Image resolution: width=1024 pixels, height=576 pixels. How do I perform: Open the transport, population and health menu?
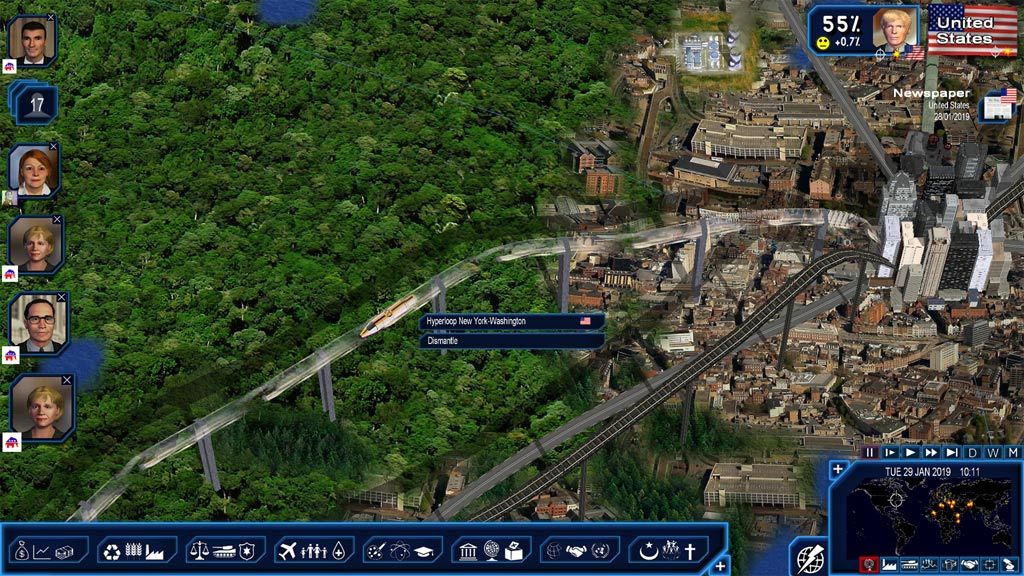(313, 550)
